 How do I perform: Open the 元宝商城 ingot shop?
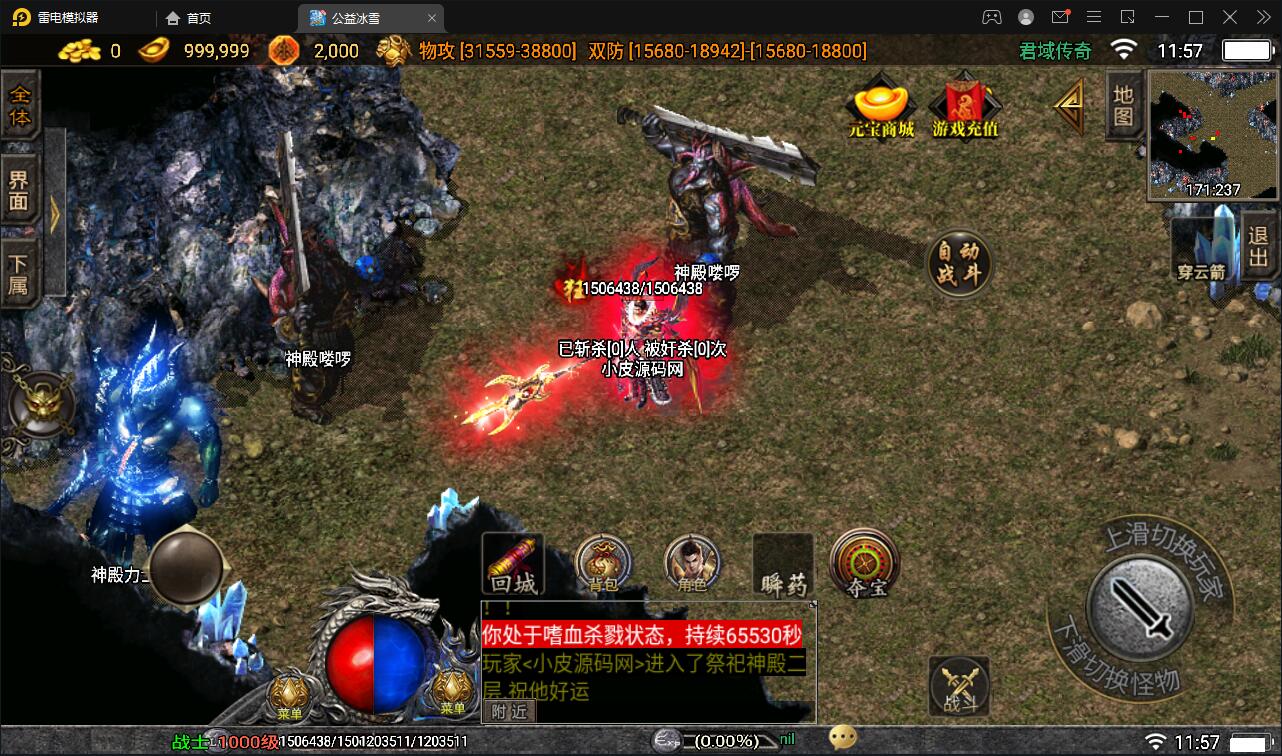(881, 108)
